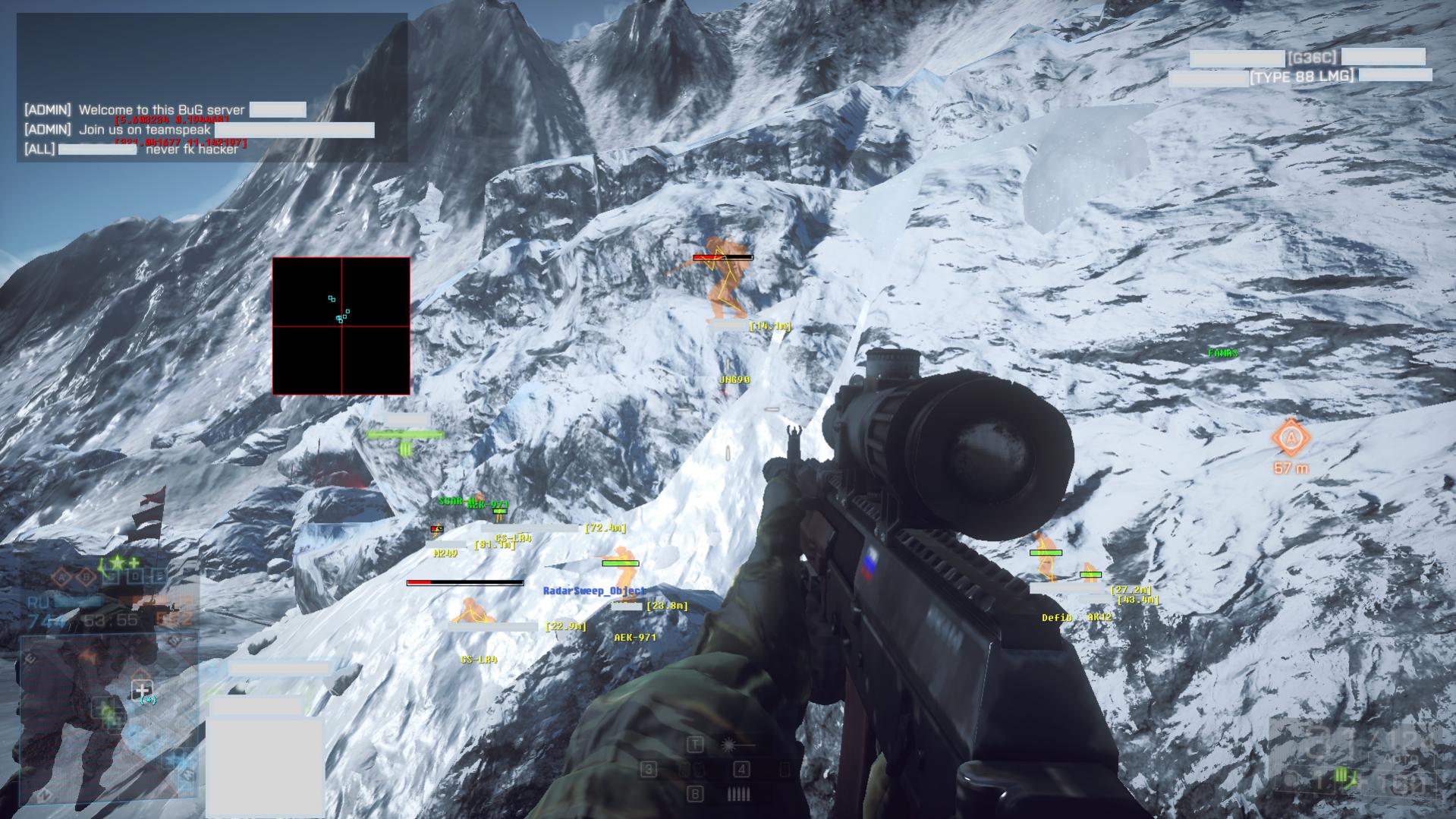The image size is (1456, 819).
Task: Select the bullet ammo icon in the gadget bar
Action: point(738,794)
